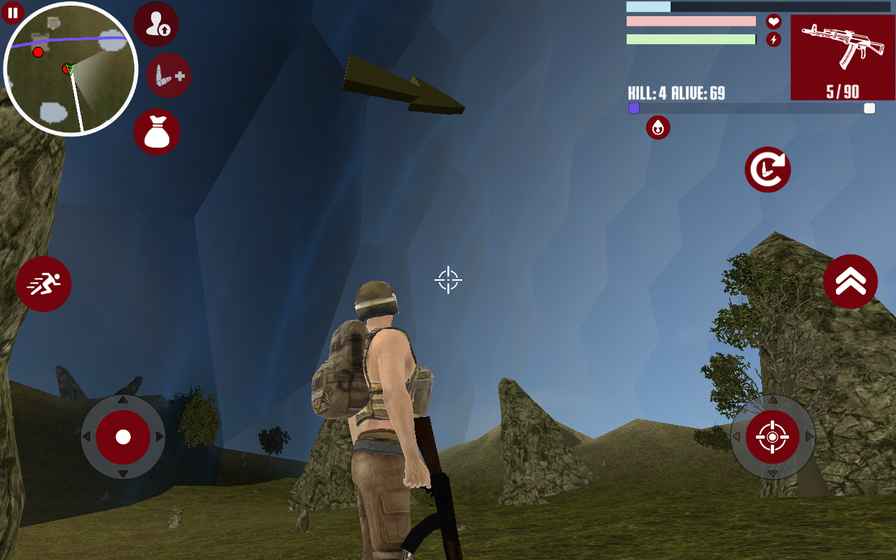The height and width of the screenshot is (560, 896).
Task: Reload using the circular arrow button
Action: click(767, 170)
